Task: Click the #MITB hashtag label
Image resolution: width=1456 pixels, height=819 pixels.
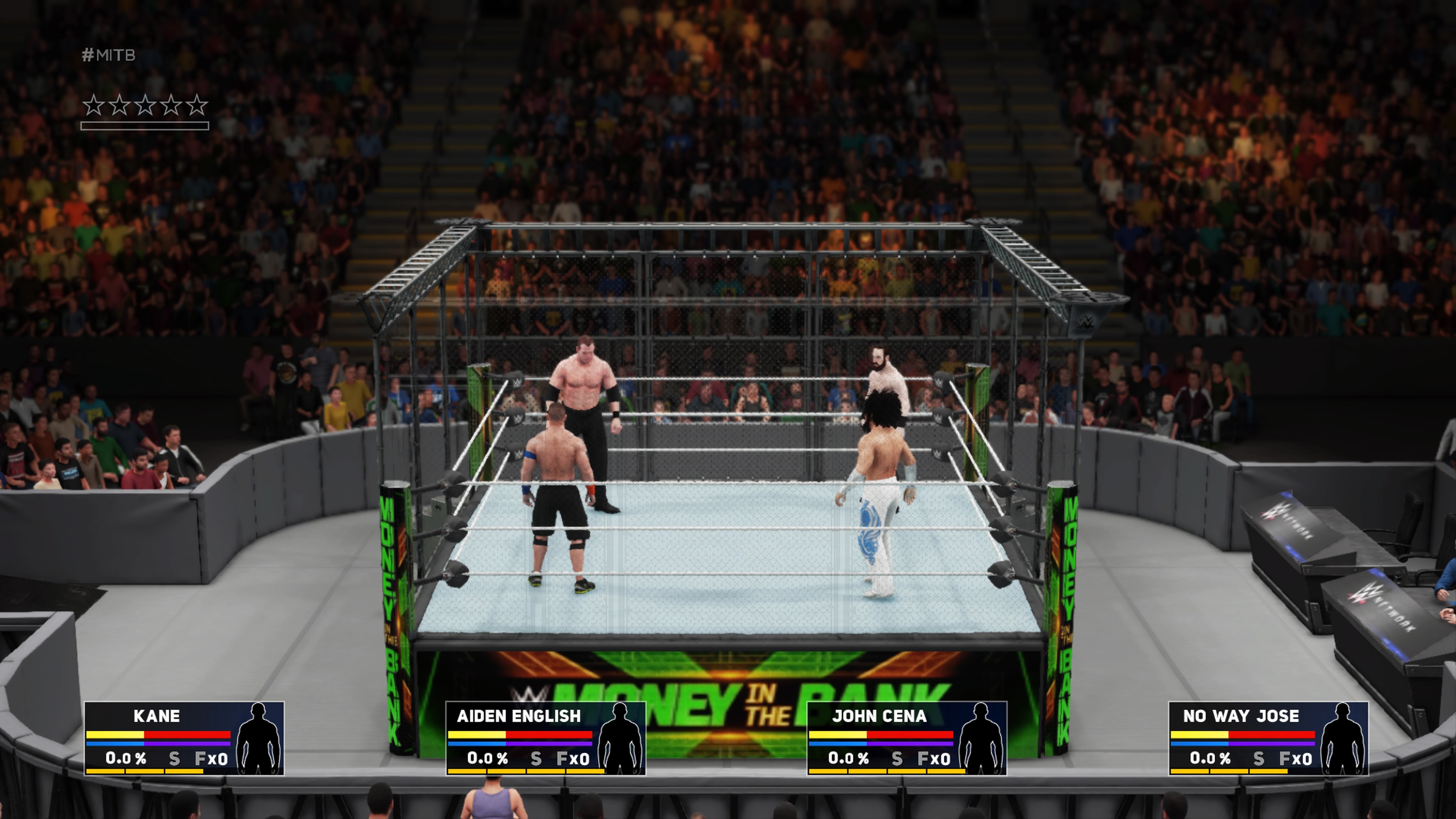Action: point(108,55)
